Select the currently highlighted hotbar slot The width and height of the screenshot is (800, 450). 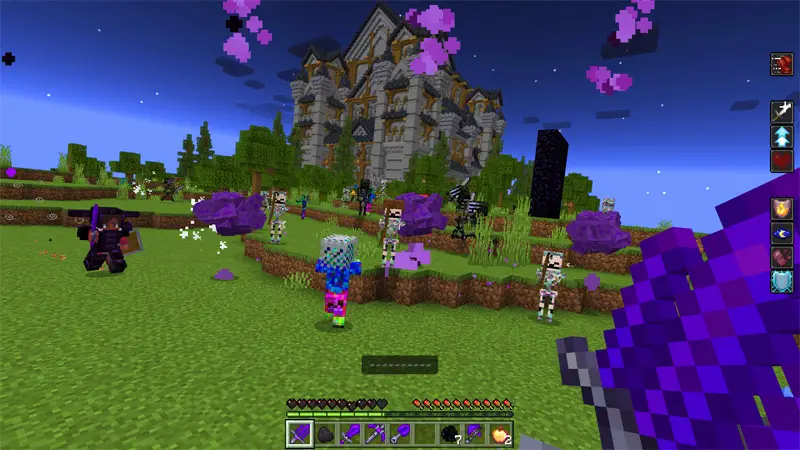[x=299, y=433]
